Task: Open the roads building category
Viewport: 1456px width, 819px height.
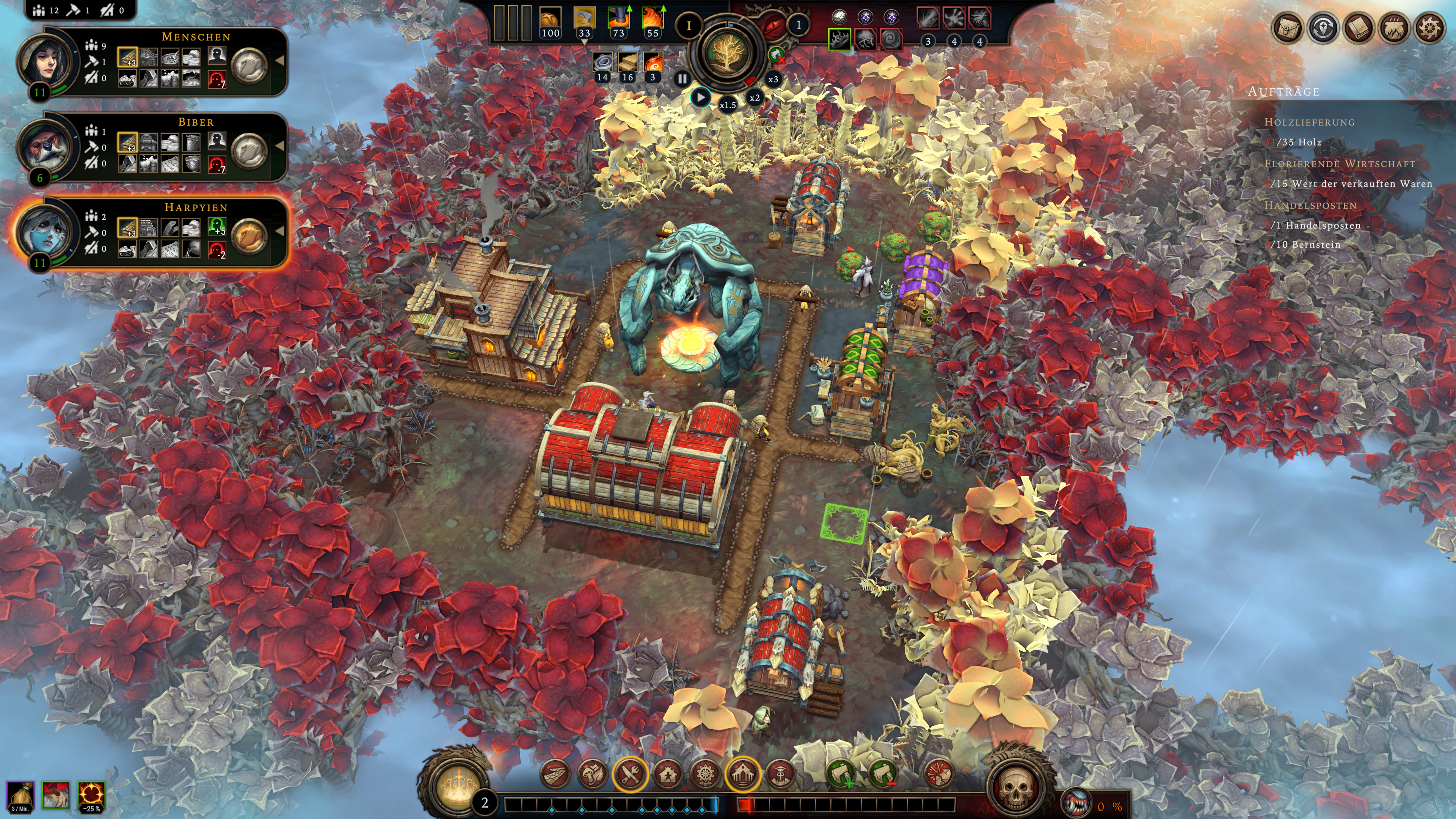Action: point(555,773)
